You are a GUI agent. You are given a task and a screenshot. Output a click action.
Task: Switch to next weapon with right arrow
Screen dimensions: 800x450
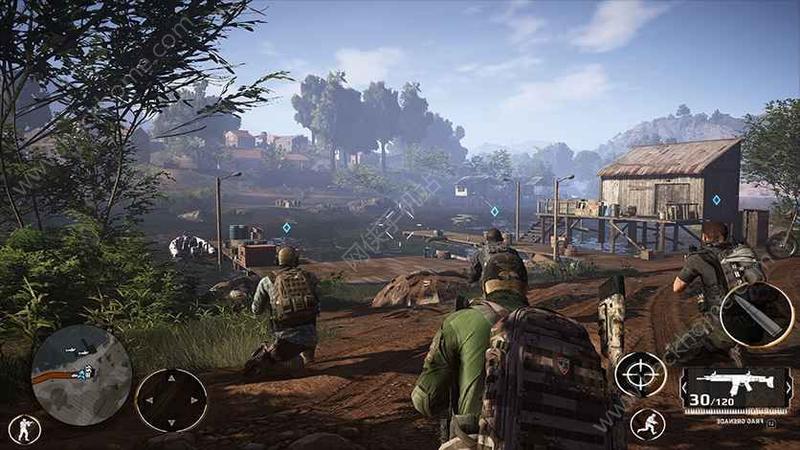[789, 389]
